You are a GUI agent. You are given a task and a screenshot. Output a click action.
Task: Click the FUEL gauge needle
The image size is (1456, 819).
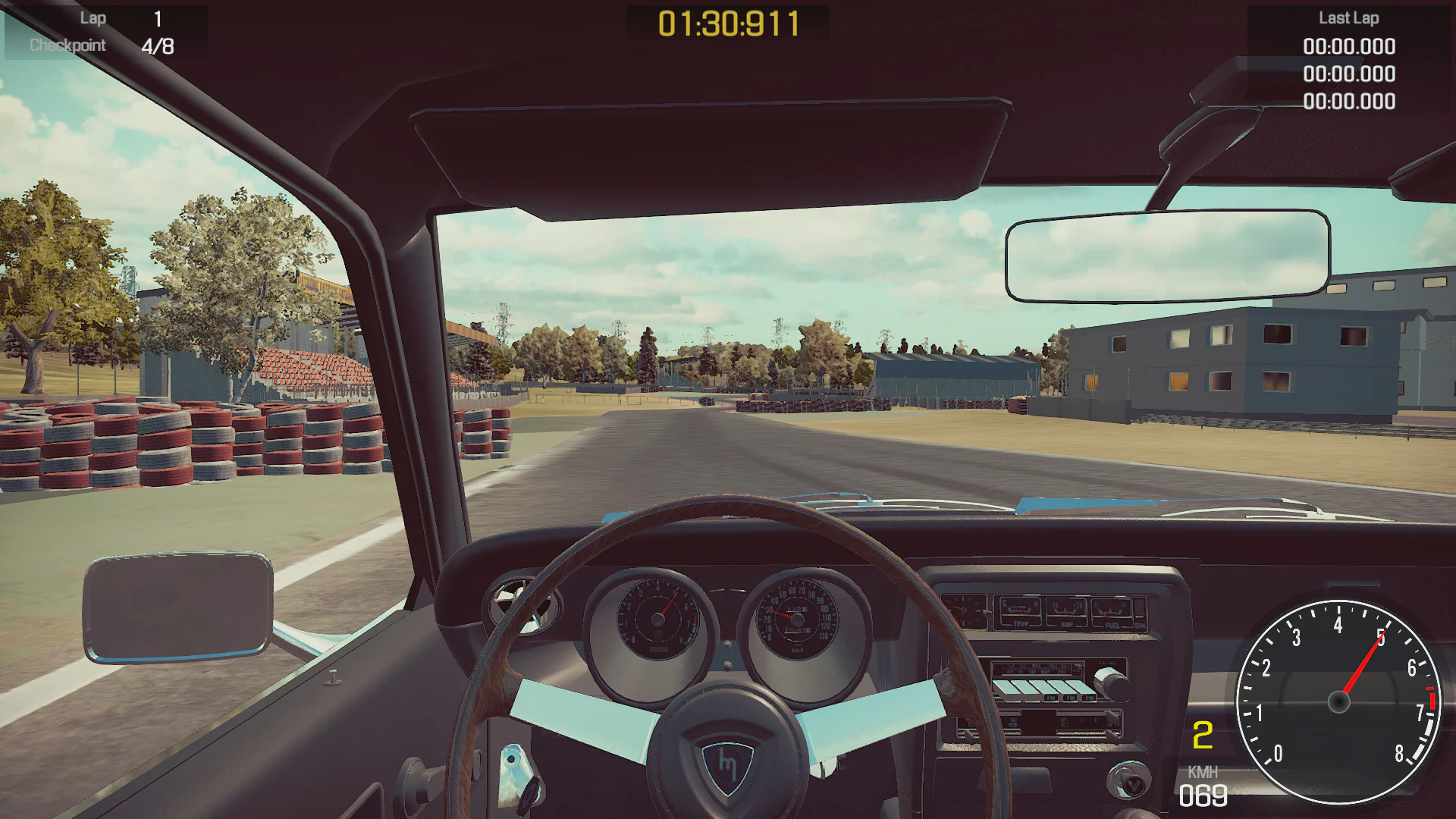[x=1105, y=614]
